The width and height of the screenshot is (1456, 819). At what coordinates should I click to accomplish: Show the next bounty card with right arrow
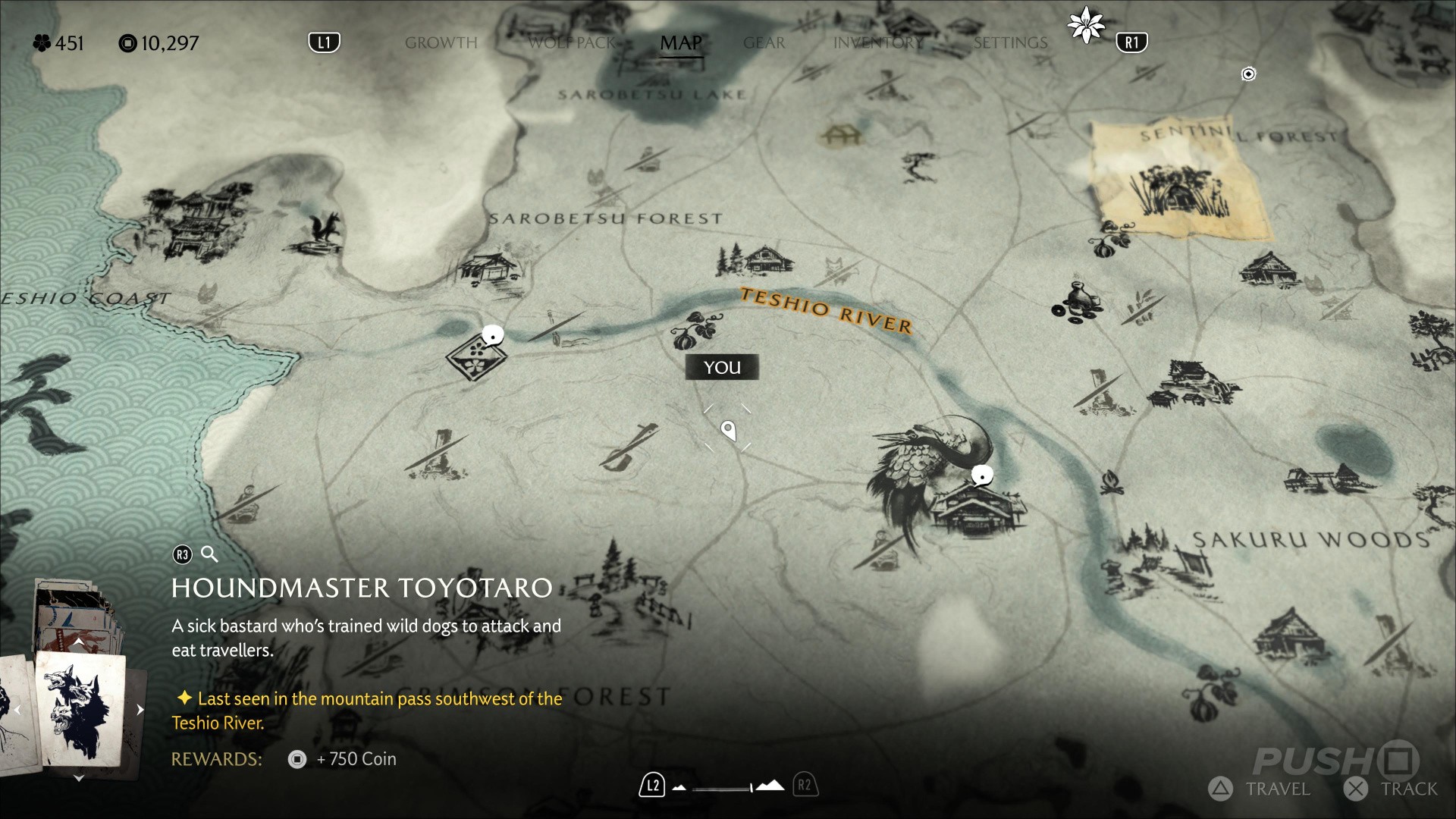click(140, 710)
